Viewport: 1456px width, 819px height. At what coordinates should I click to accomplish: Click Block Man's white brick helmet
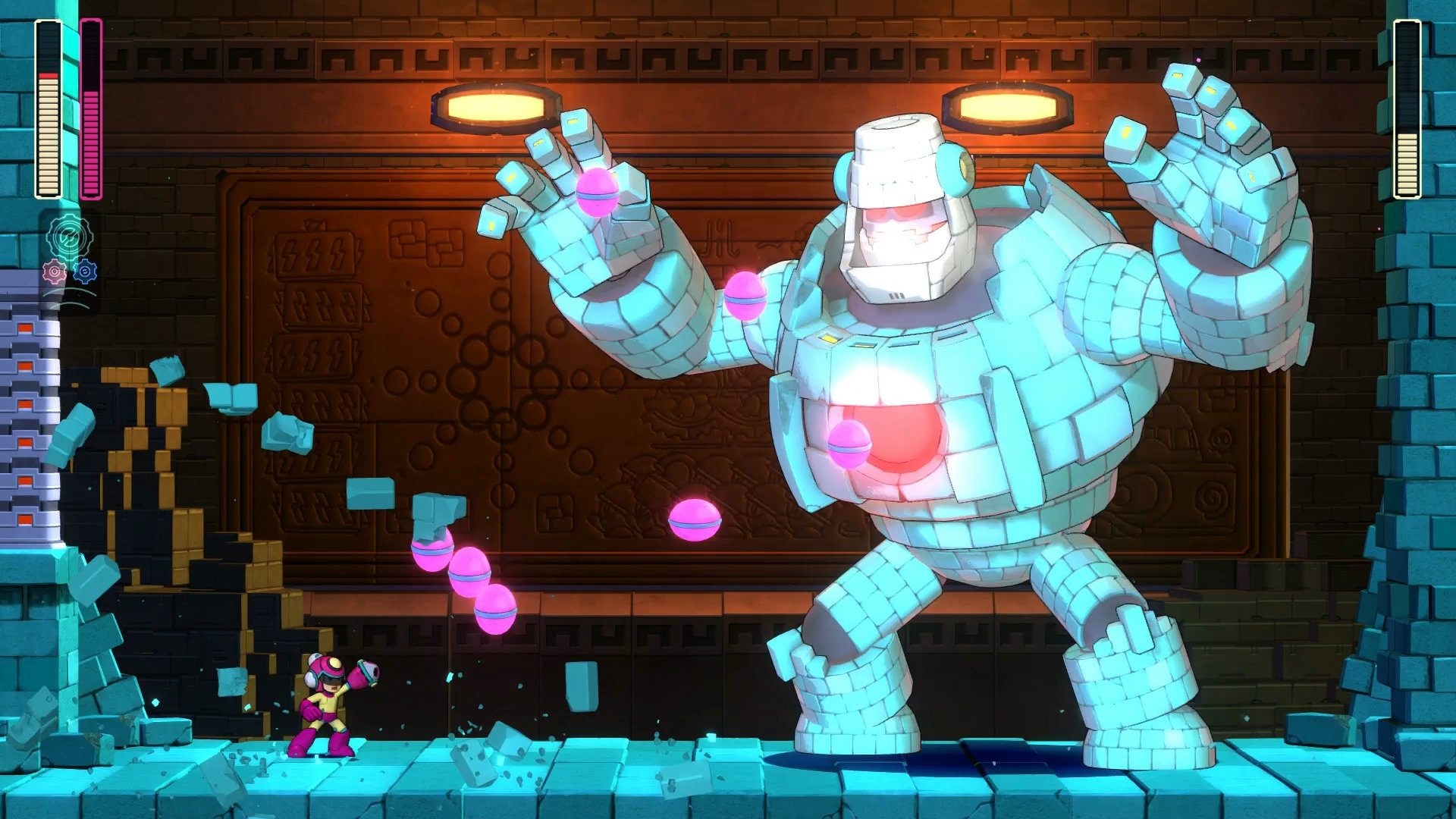[899, 152]
